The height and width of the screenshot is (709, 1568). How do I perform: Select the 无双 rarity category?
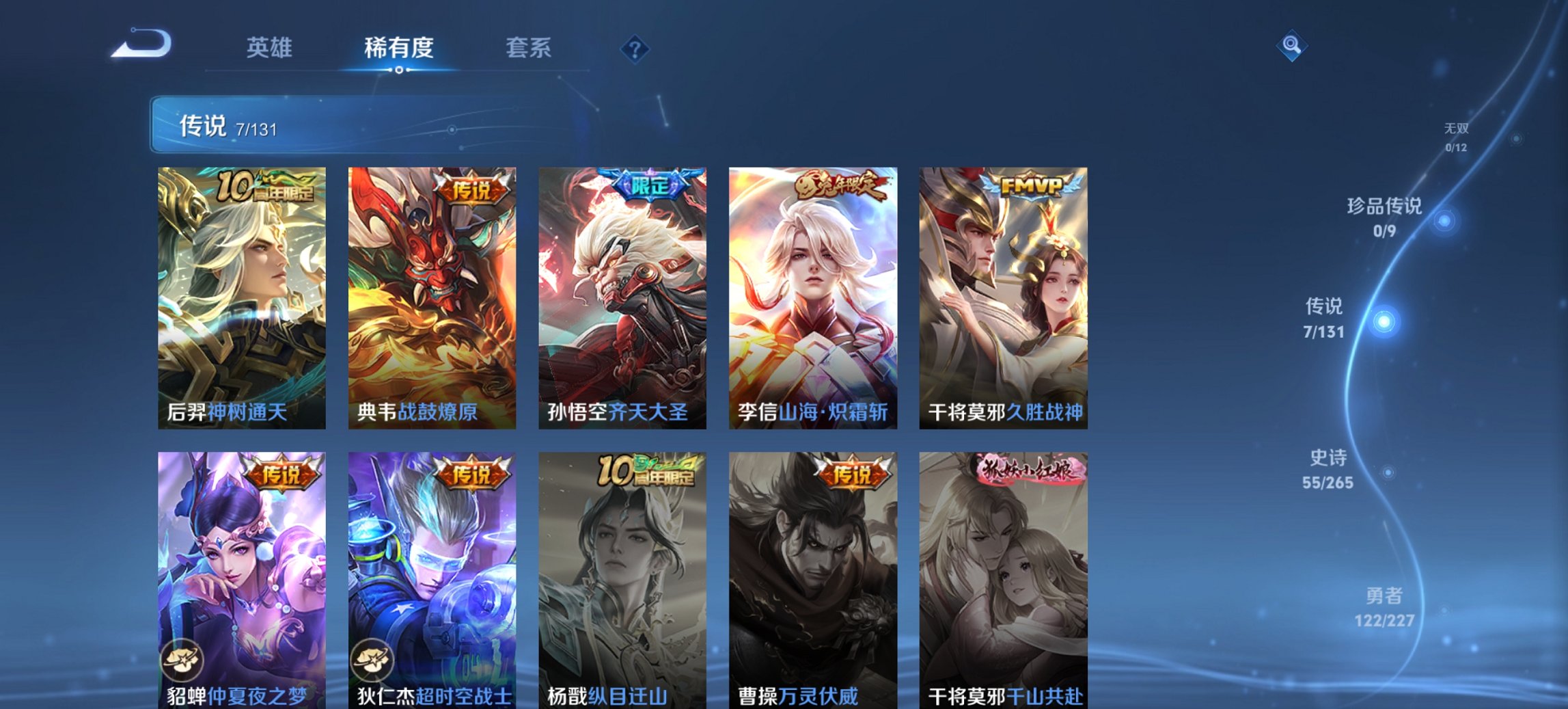click(1455, 127)
